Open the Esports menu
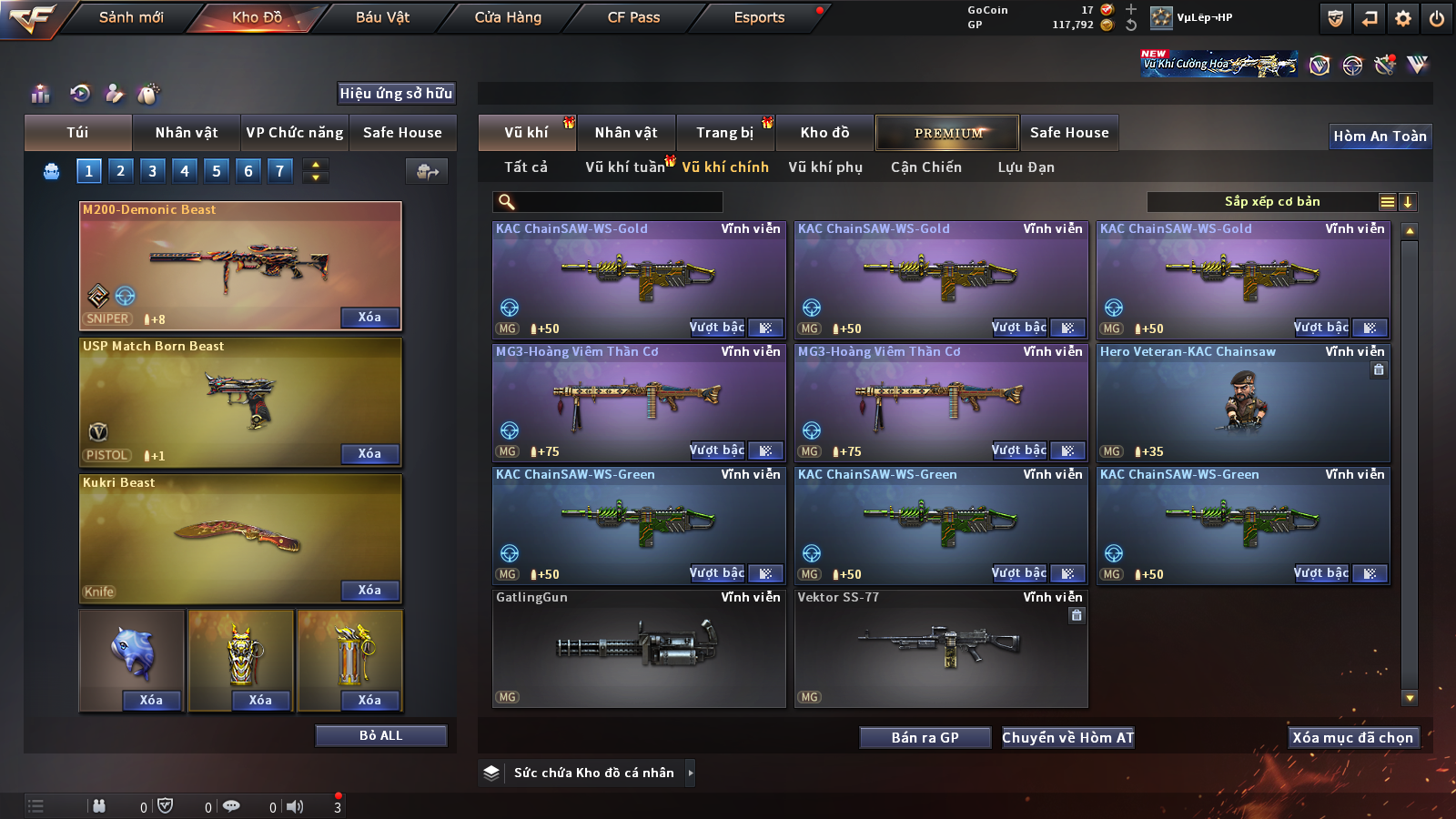 759,17
